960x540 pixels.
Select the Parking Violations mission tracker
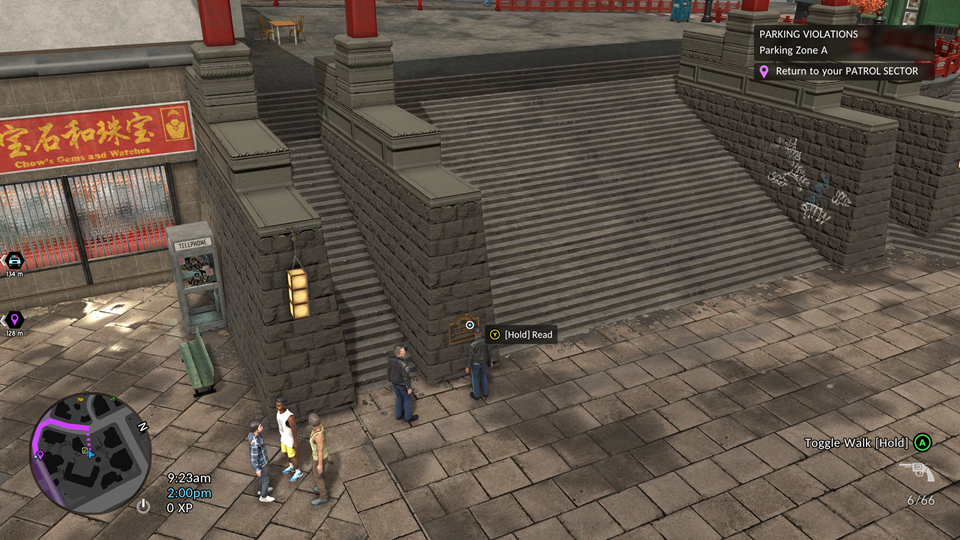tap(808, 34)
